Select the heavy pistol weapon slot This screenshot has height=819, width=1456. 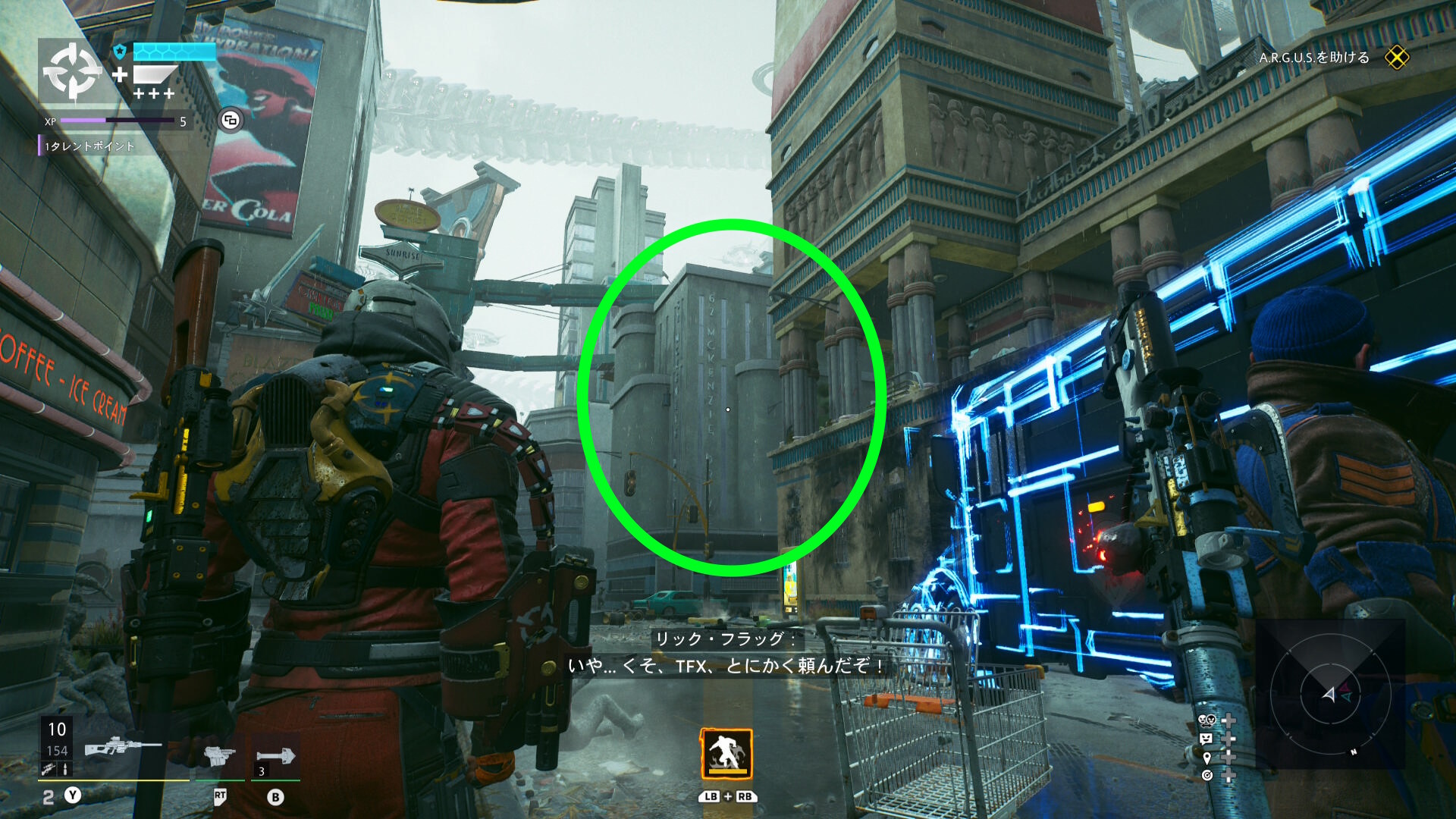click(x=219, y=755)
